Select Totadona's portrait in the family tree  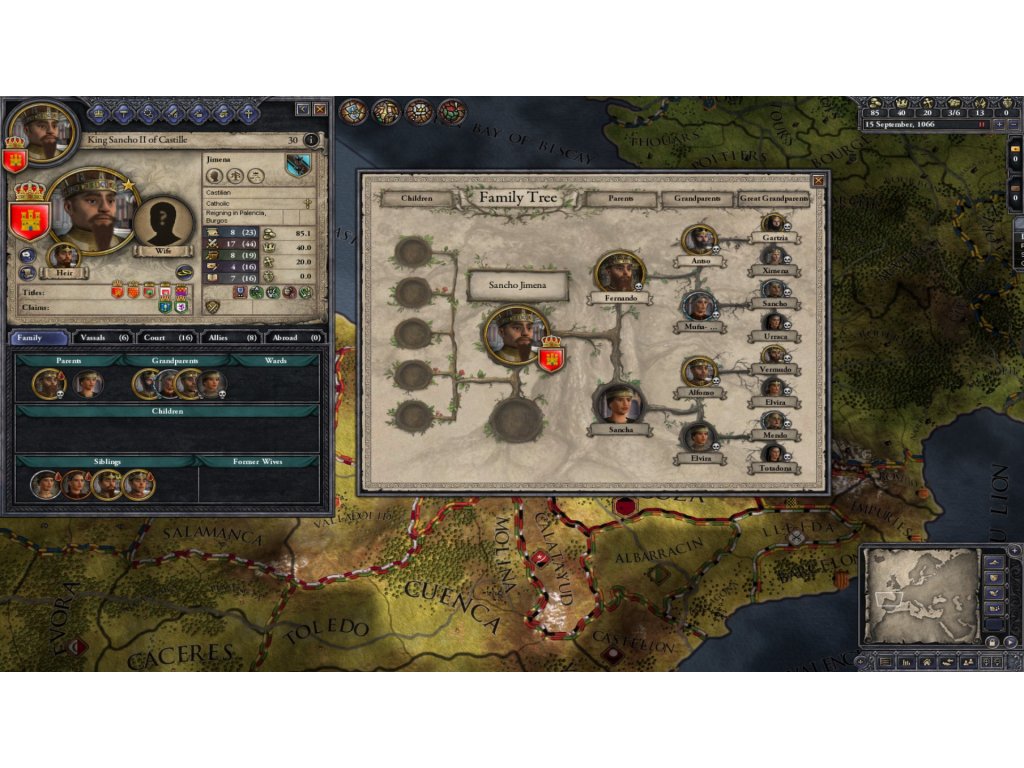click(x=773, y=454)
